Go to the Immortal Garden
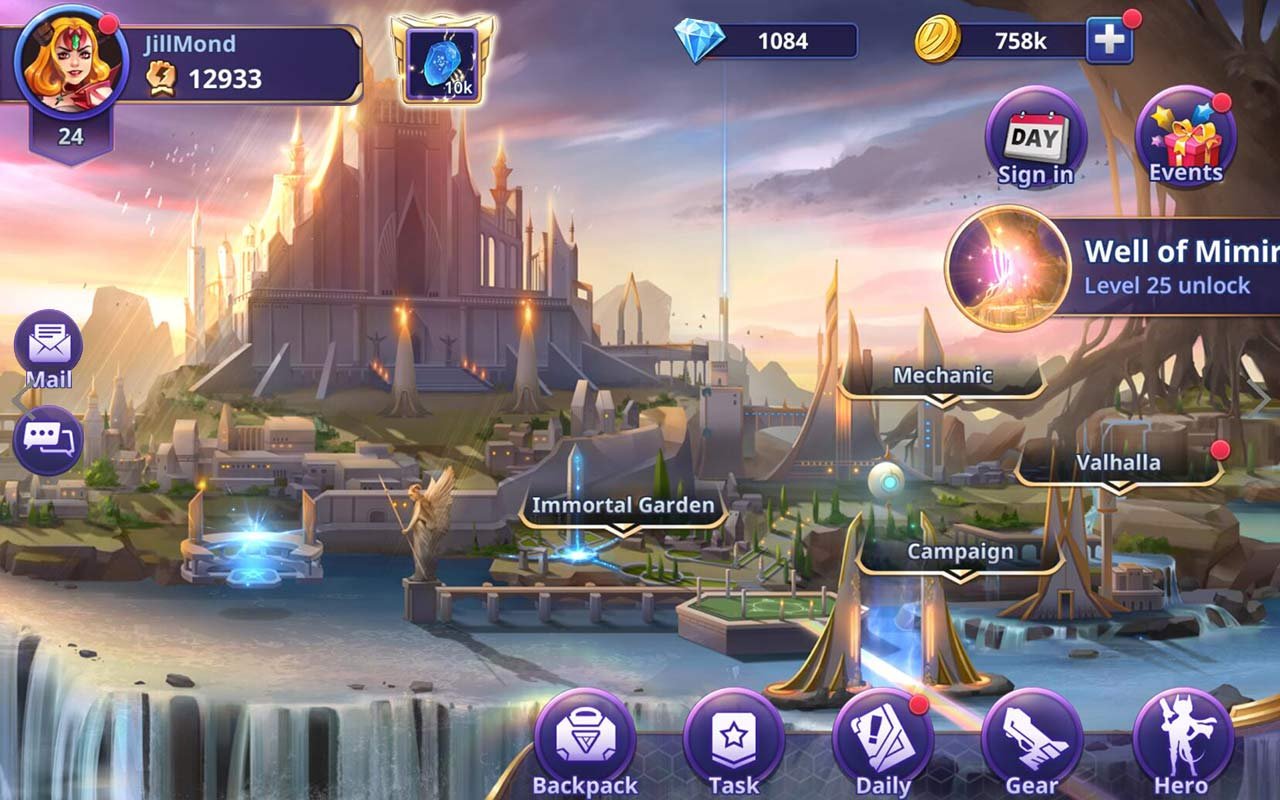The image size is (1280, 800). [x=622, y=505]
